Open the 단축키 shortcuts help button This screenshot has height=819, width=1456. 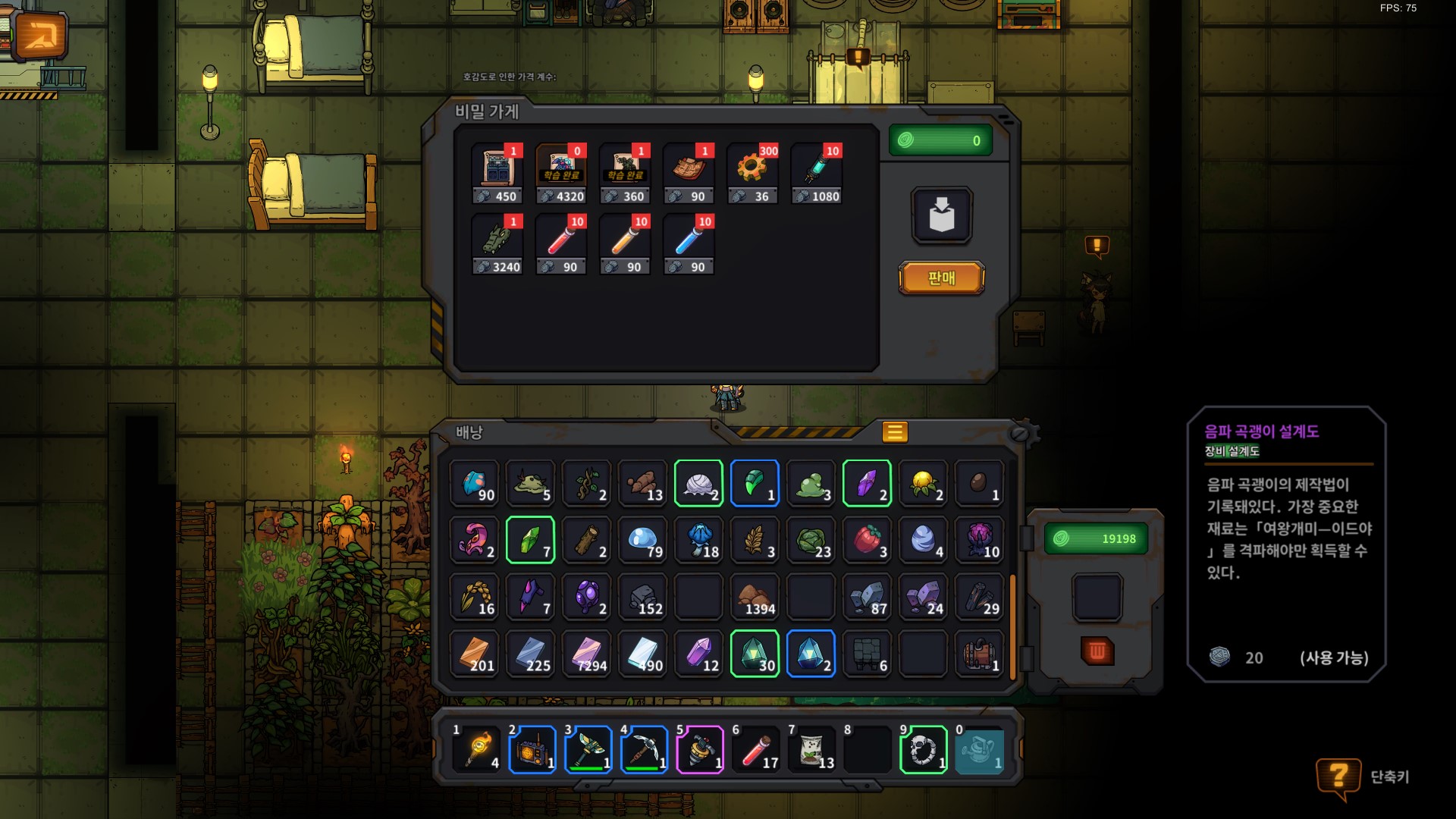tap(1339, 777)
